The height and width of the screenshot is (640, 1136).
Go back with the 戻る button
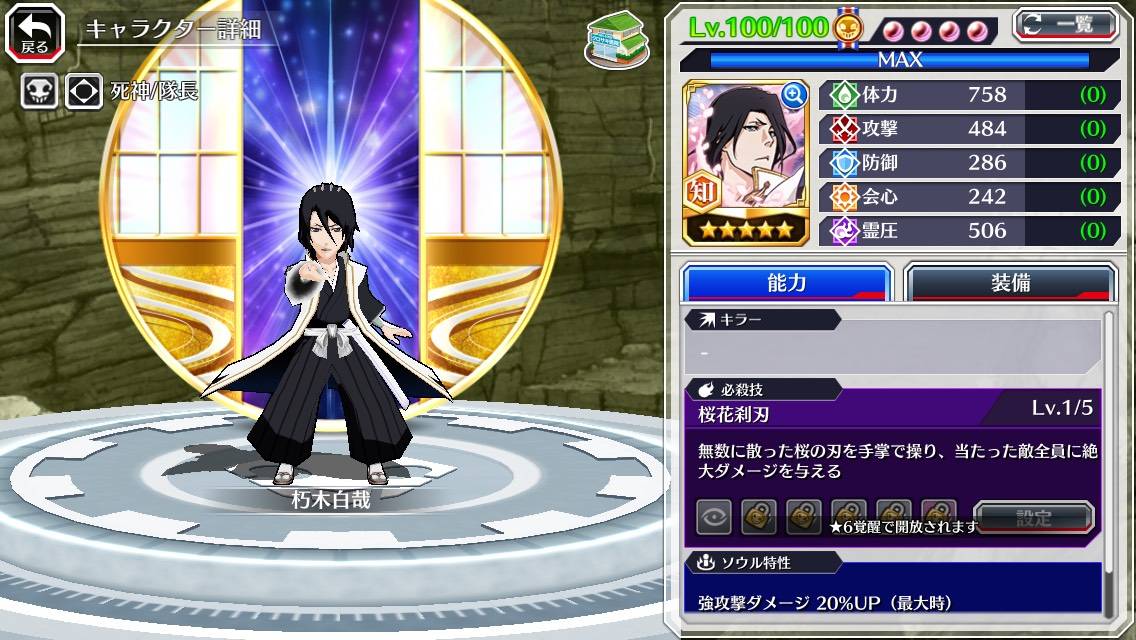click(x=36, y=33)
